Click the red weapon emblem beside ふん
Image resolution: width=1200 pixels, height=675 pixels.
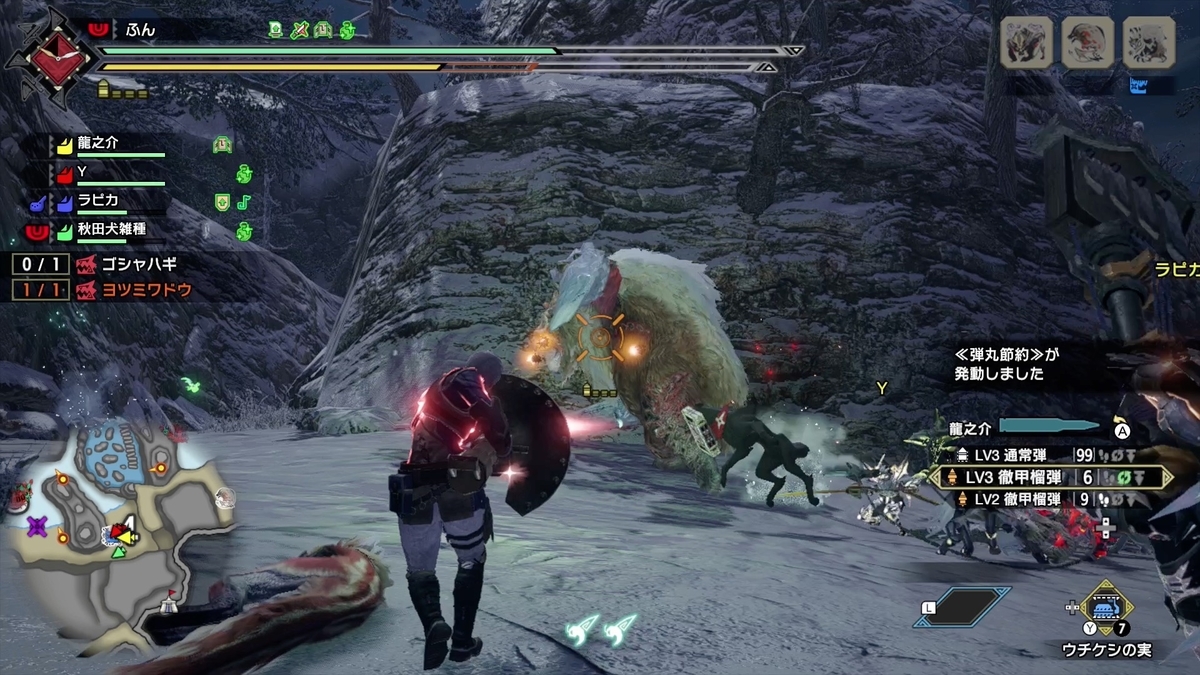52,53
